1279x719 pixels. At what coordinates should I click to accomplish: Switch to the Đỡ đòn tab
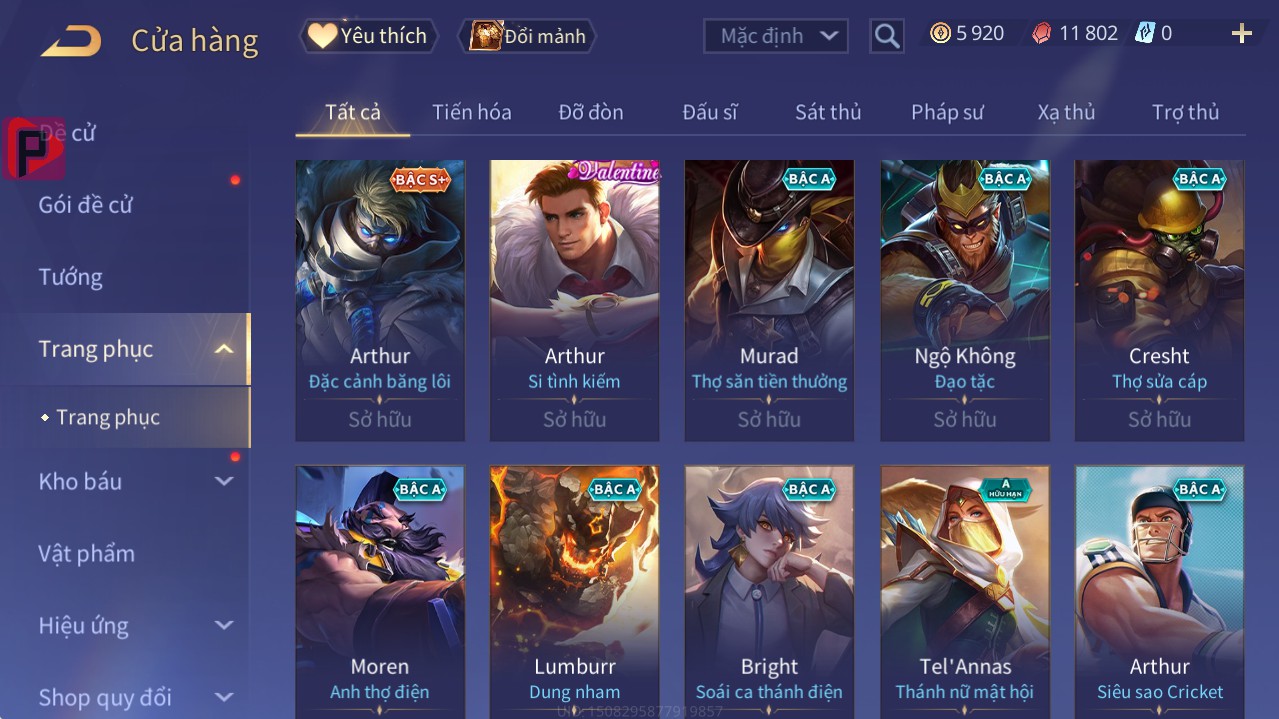tap(590, 112)
